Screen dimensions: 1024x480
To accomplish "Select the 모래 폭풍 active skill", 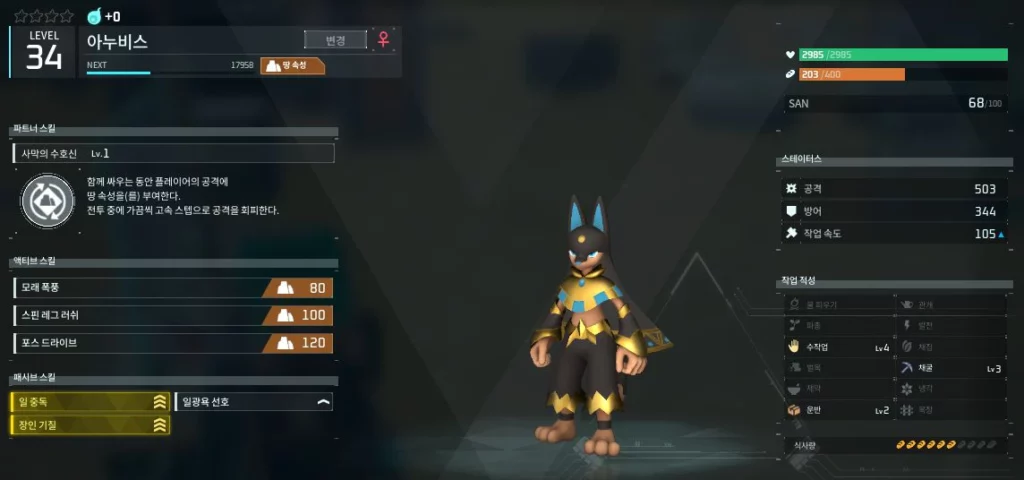I will click(173, 288).
